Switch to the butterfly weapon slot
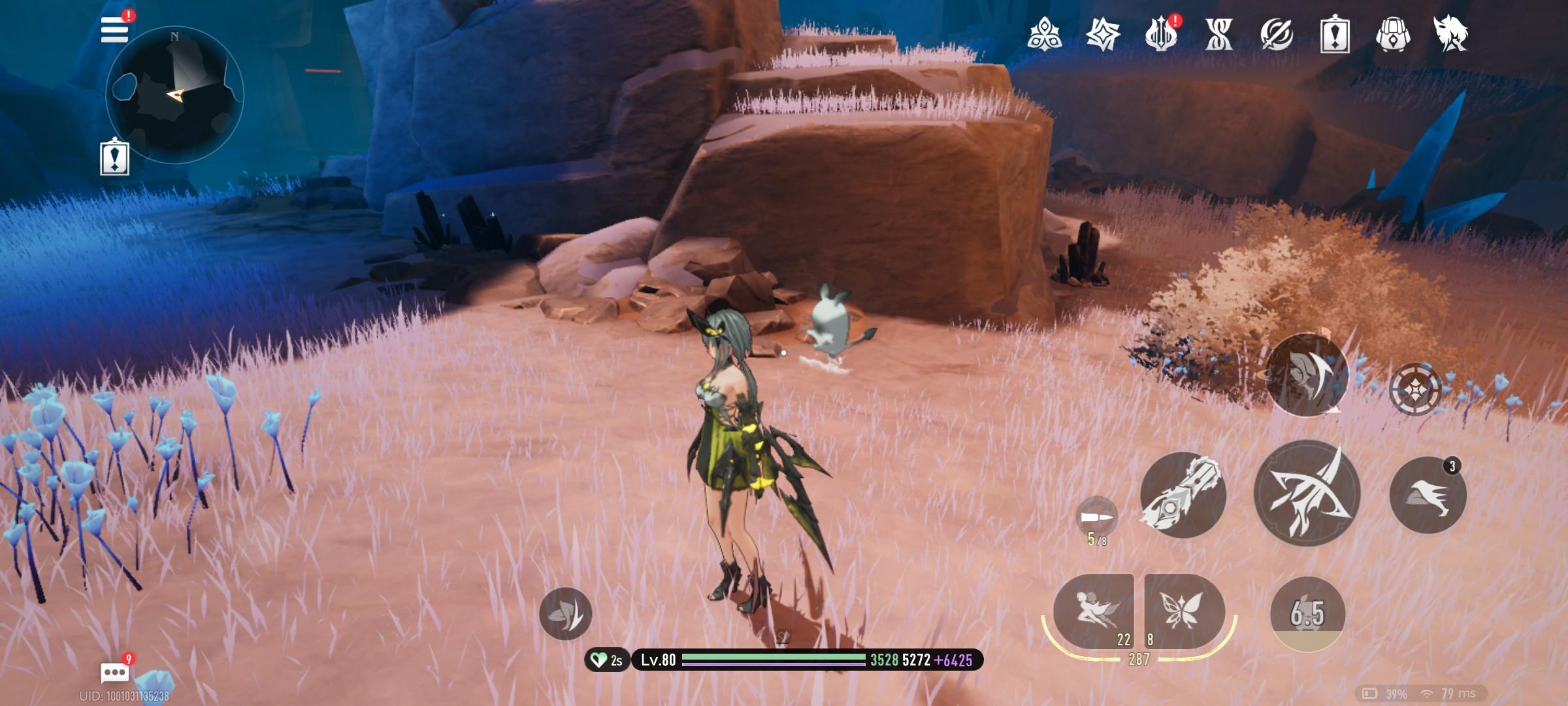The height and width of the screenshot is (706, 1568). pos(1184,611)
